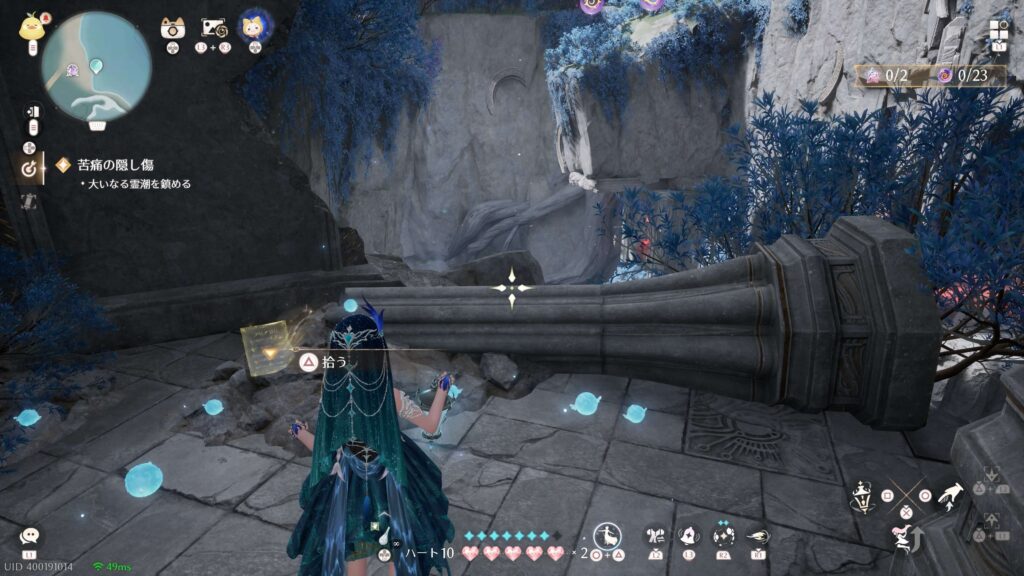Click the teal location pin on minimap
Viewport: 1024px width, 576px height.
(96, 67)
